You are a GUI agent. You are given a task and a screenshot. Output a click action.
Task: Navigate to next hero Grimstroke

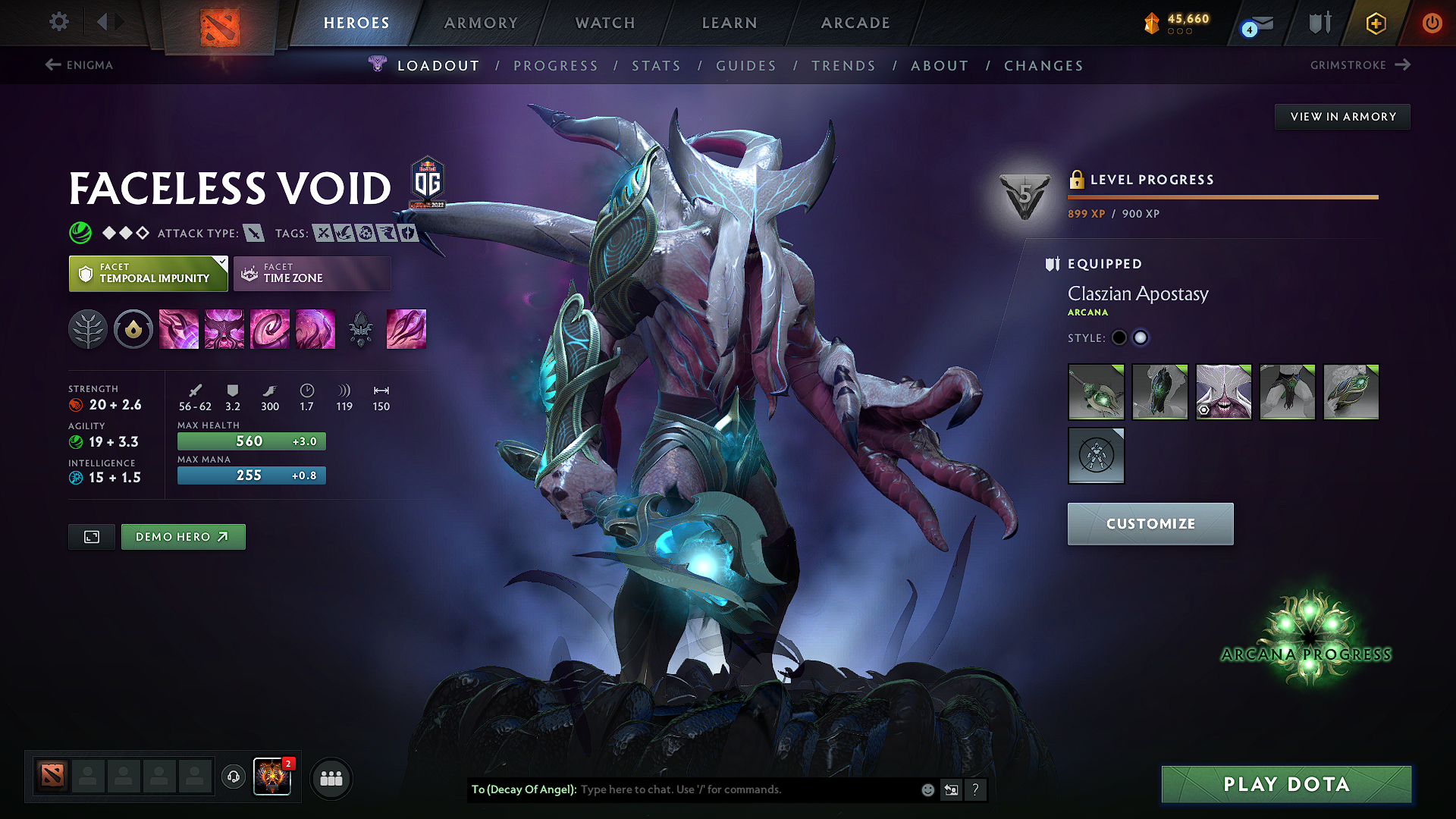[1361, 65]
